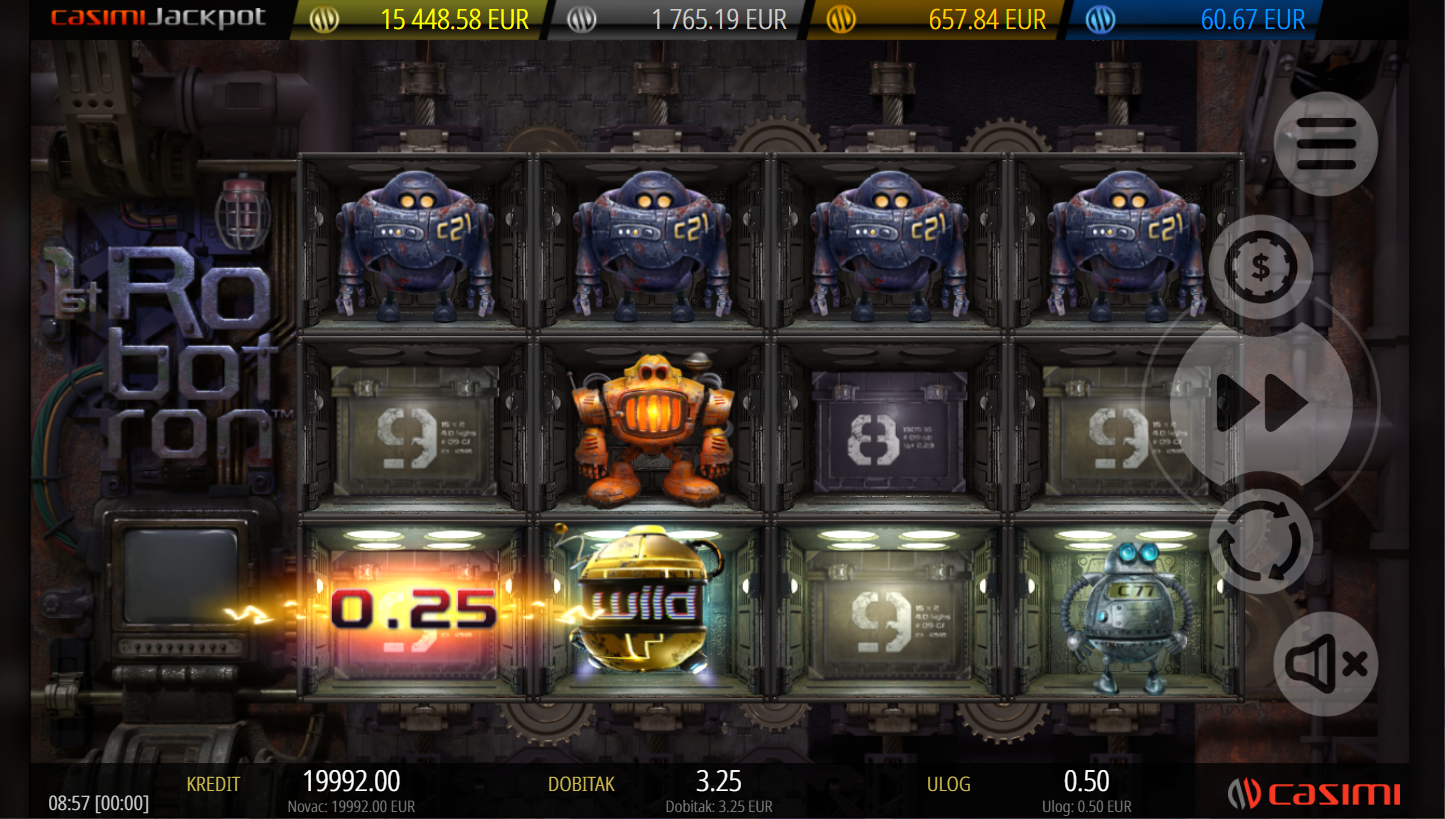Activate the autoplay circular arrows button
Viewport: 1445px width, 819px height.
[x=1260, y=541]
